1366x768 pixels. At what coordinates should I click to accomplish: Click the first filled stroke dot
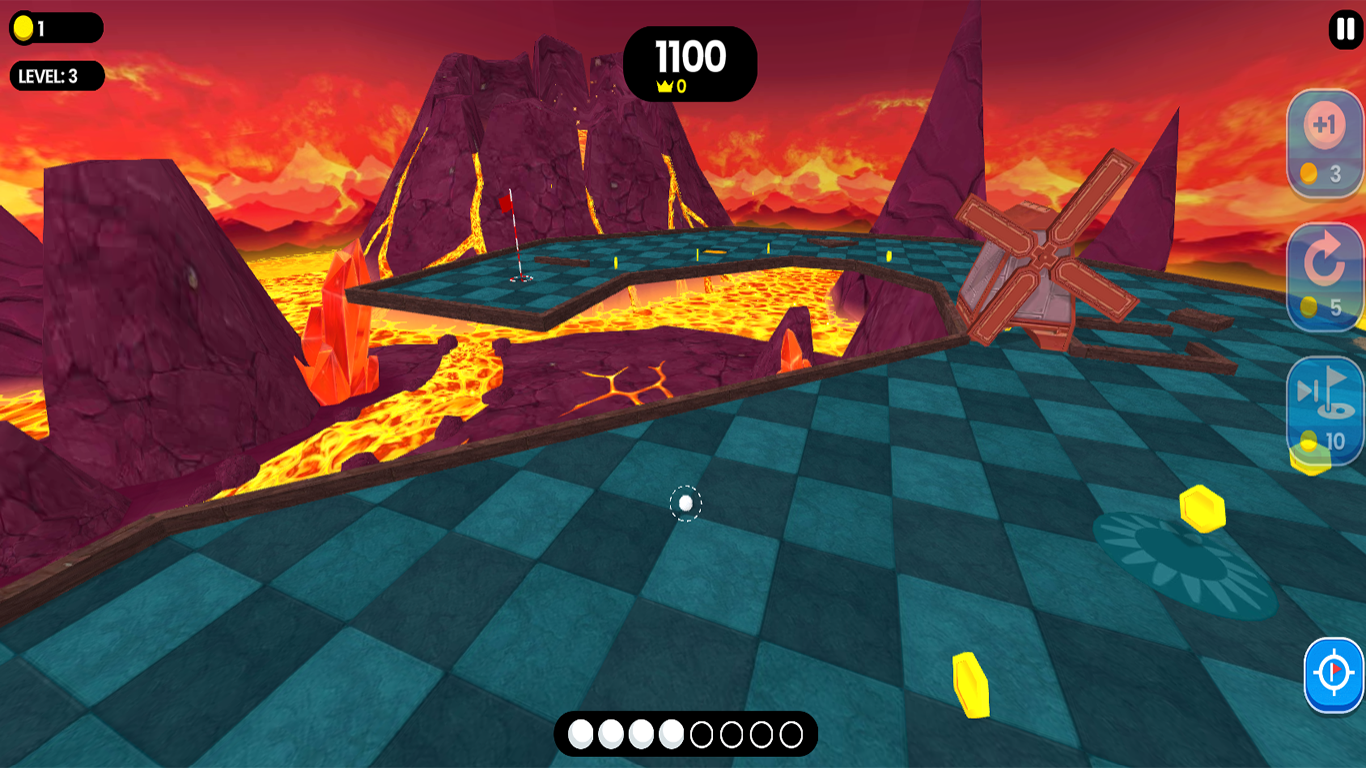point(580,733)
